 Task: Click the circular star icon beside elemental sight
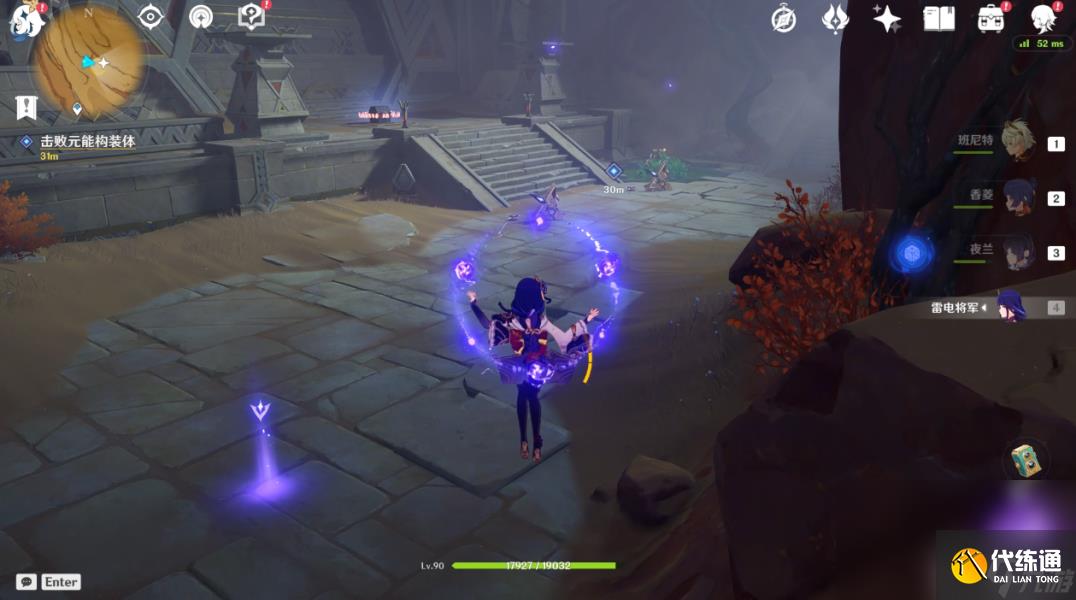[201, 17]
